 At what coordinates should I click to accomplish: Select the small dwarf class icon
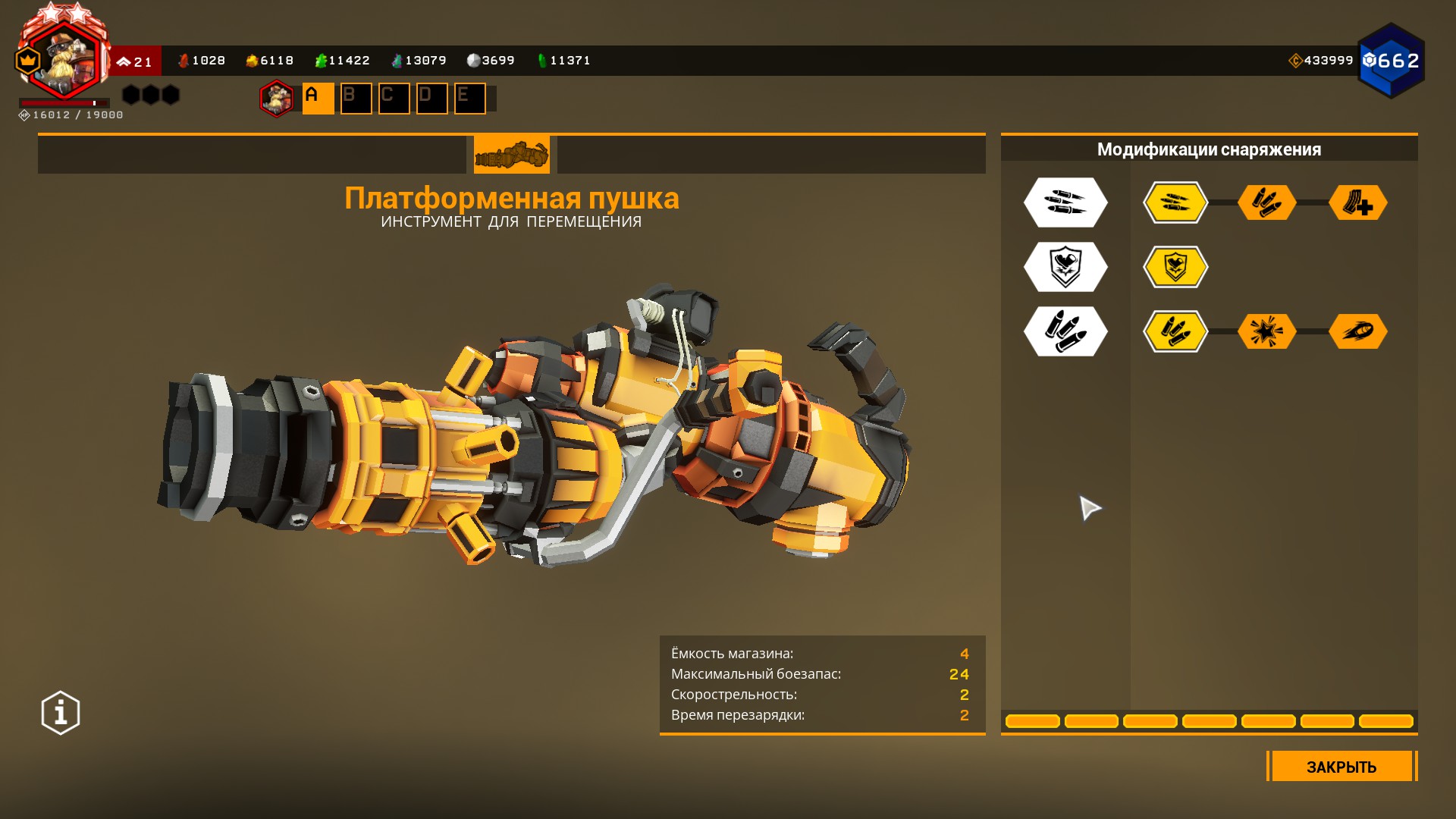(276, 99)
